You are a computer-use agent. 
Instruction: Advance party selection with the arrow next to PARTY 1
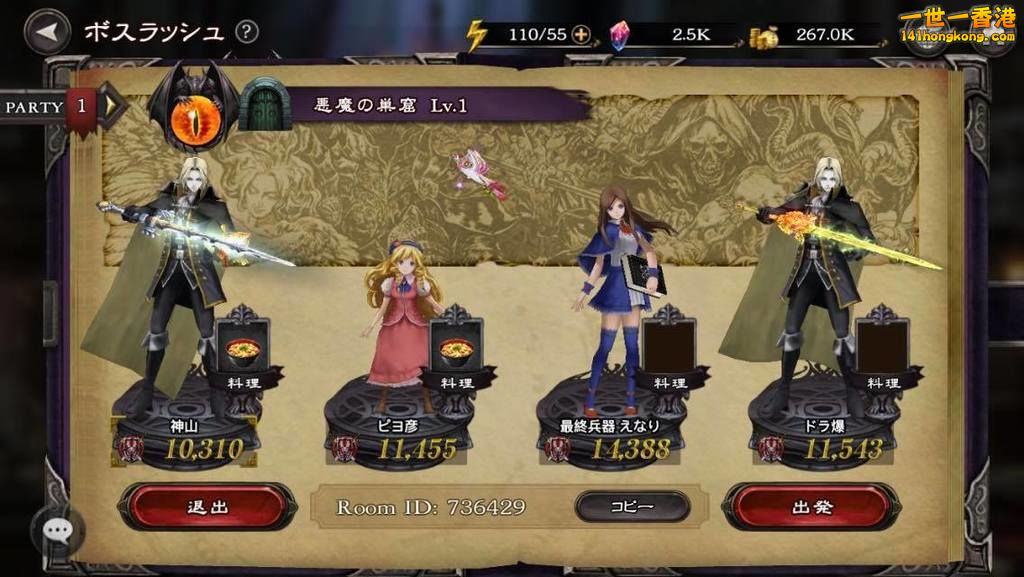click(x=113, y=105)
